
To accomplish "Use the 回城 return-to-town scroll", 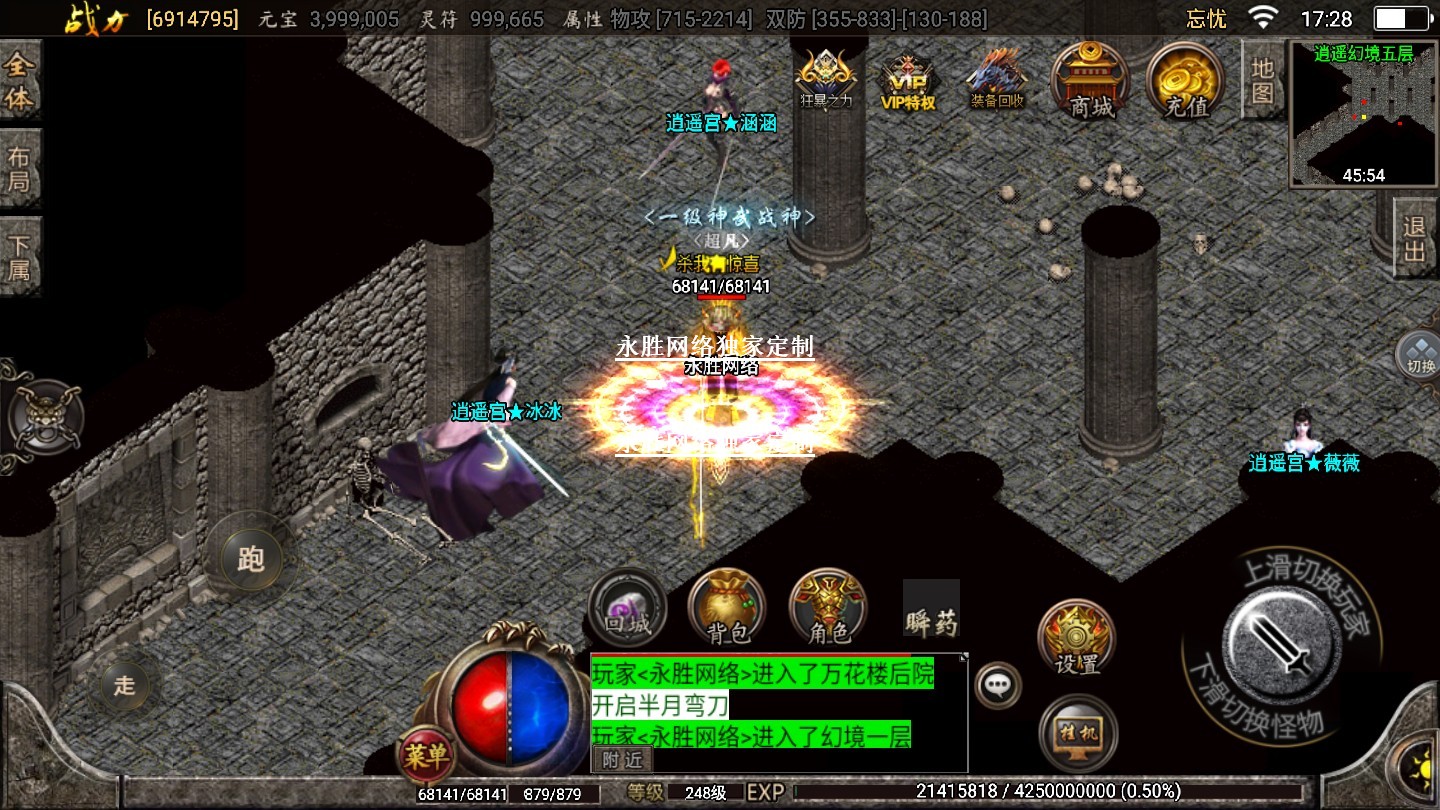I will coord(628,607).
